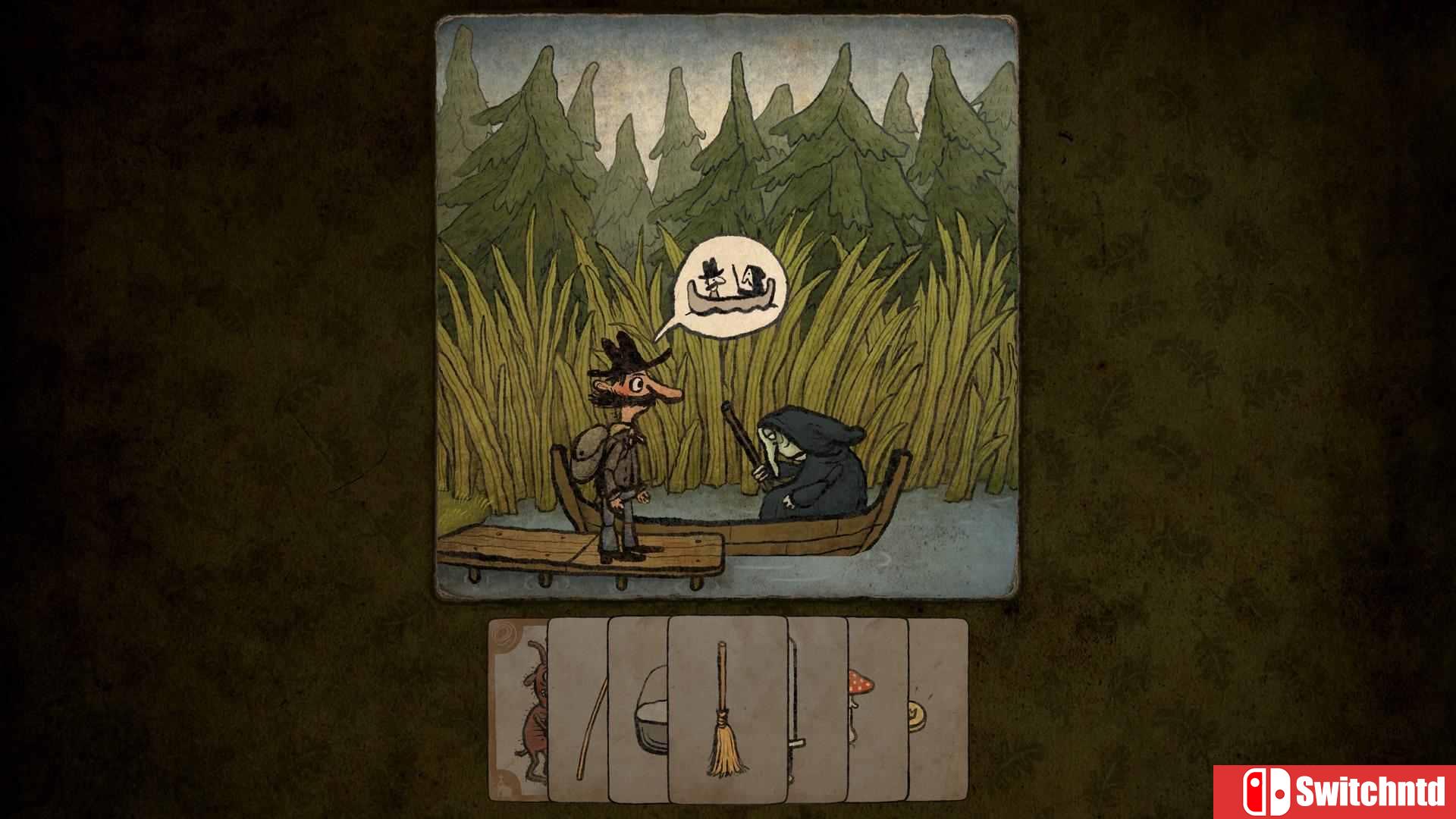The width and height of the screenshot is (1456, 819).
Task: Select the broom card
Action: 726,709
